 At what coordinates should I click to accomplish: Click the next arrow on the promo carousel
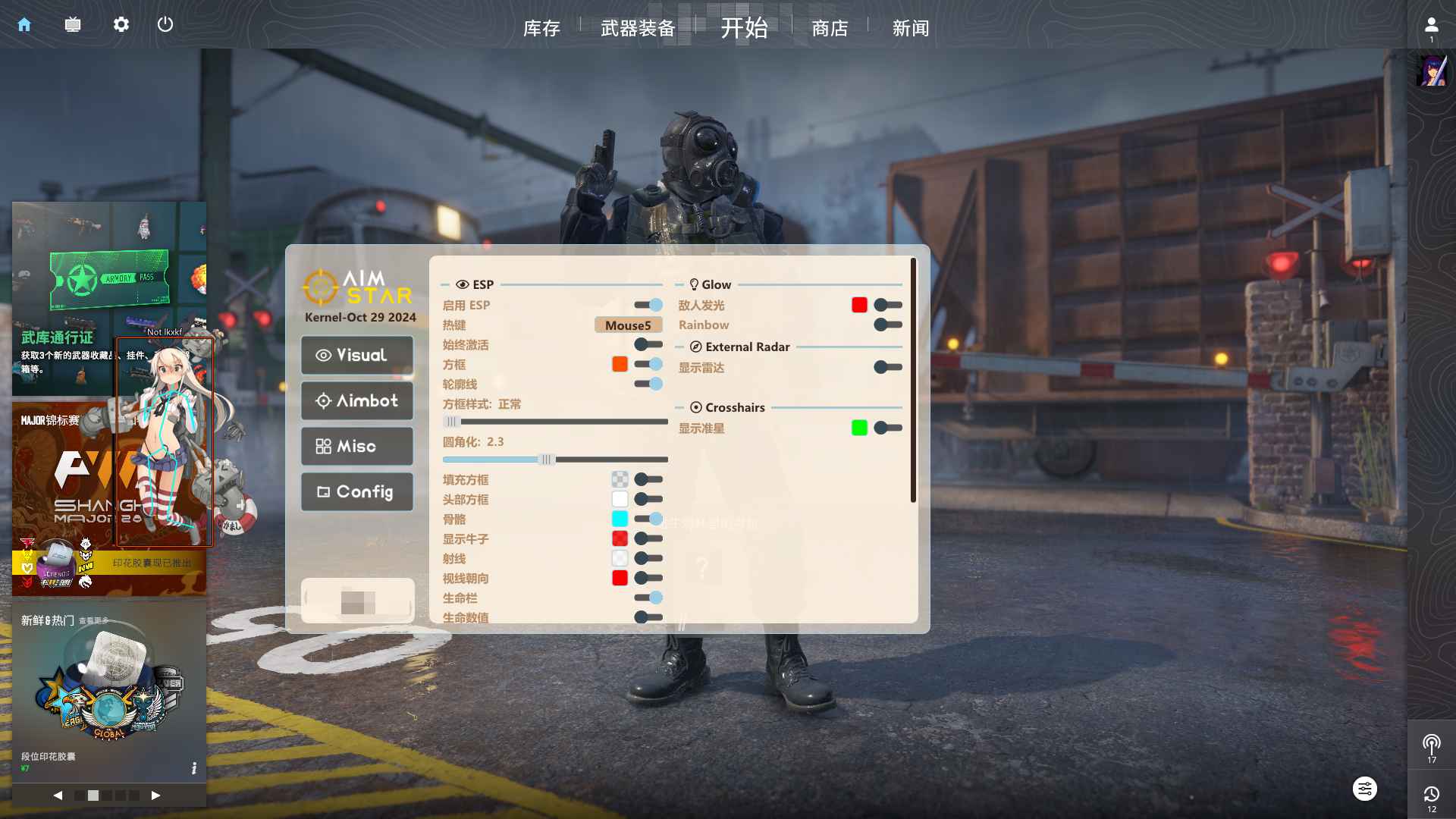click(156, 795)
